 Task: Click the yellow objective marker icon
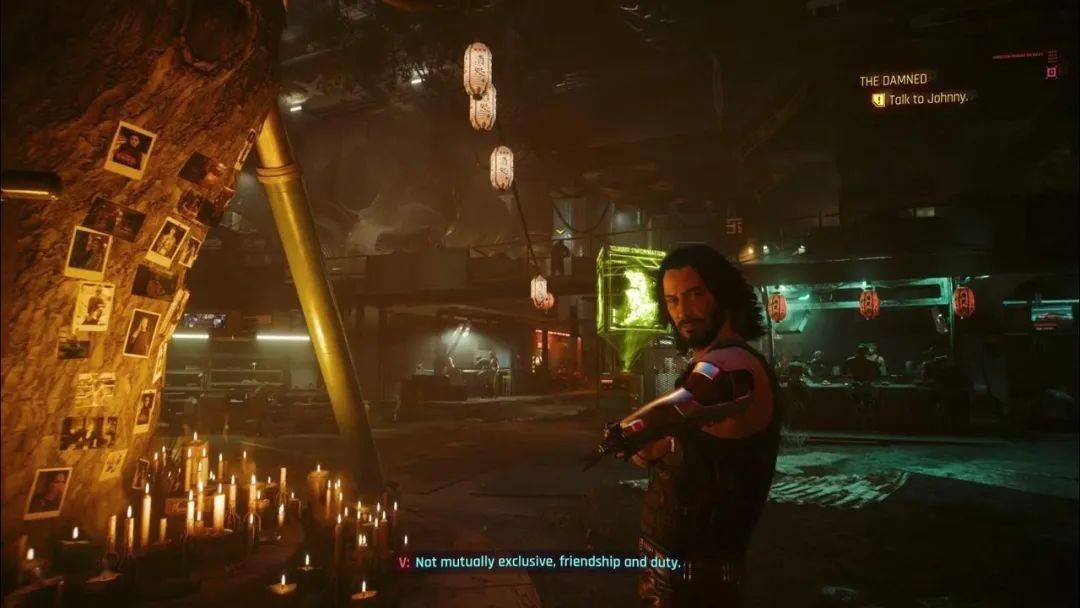click(878, 99)
